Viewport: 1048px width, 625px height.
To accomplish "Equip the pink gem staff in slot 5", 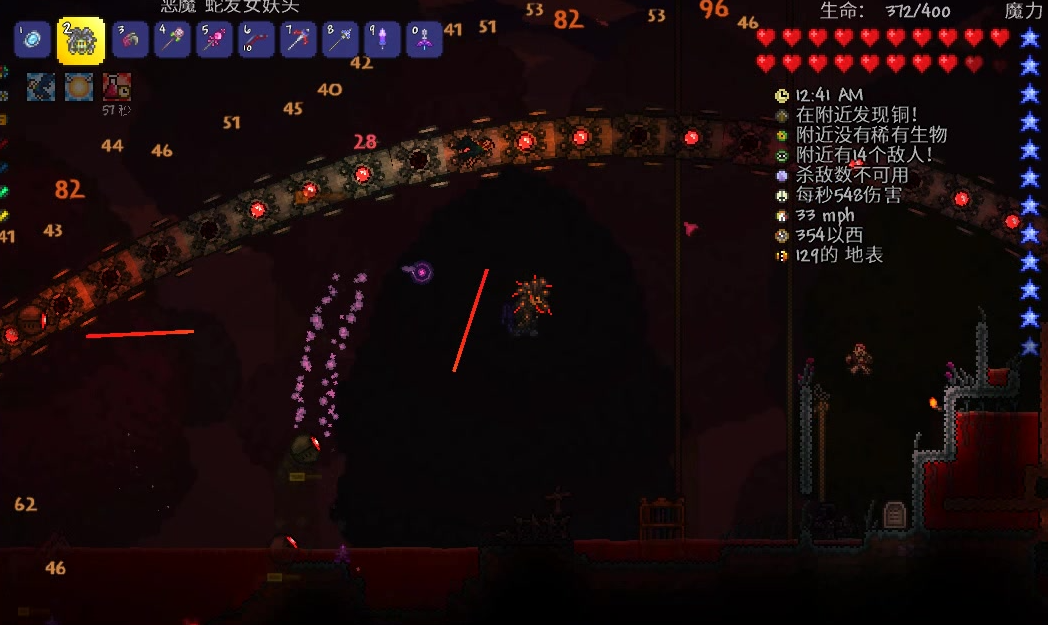I will point(214,40).
